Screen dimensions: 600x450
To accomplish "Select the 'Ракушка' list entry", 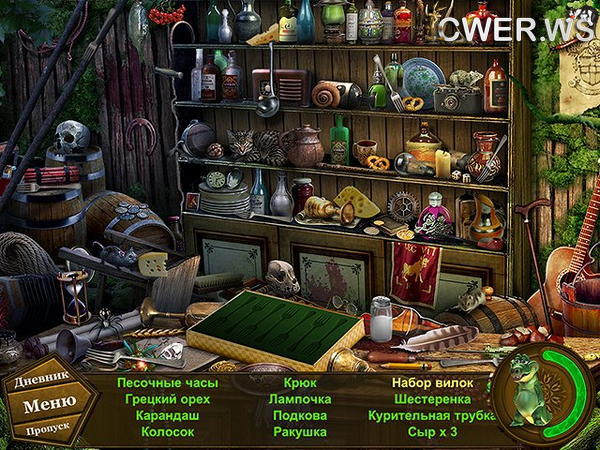I will coord(299,432).
